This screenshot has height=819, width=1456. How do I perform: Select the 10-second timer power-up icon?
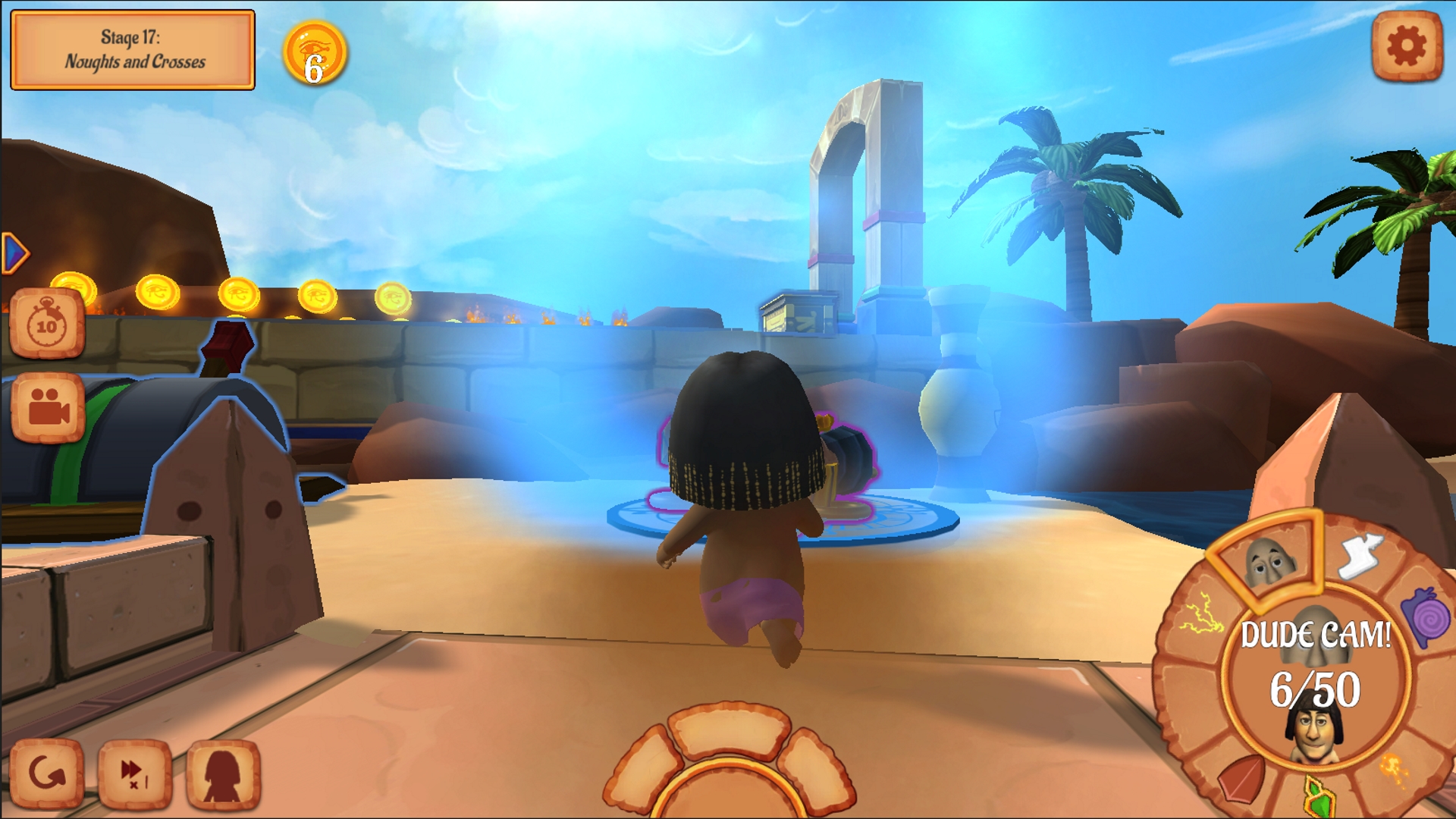pyautogui.click(x=45, y=322)
